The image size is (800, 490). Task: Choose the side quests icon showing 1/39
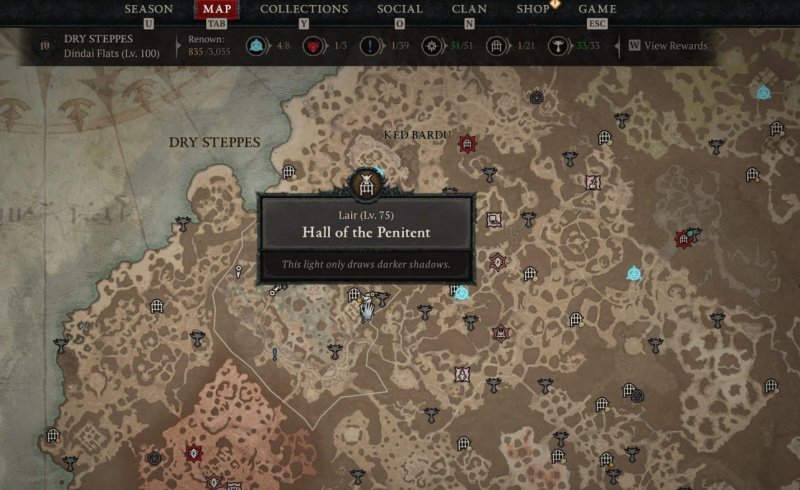pyautogui.click(x=375, y=46)
